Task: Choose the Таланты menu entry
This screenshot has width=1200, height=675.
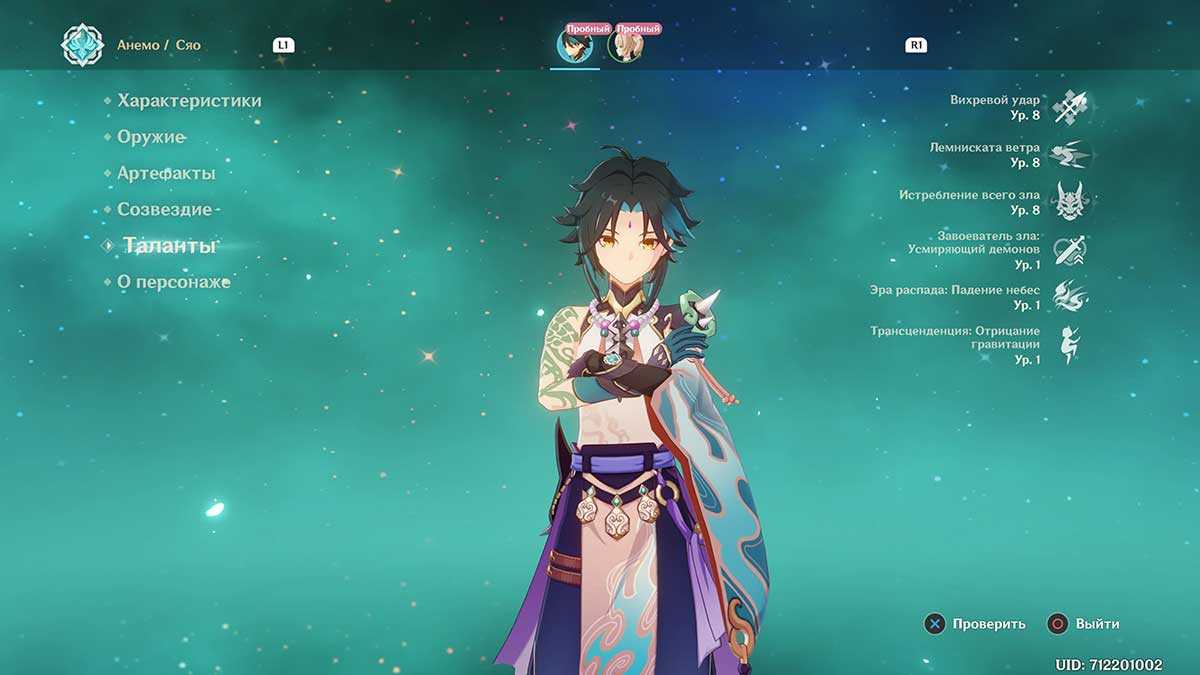Action: (x=169, y=246)
